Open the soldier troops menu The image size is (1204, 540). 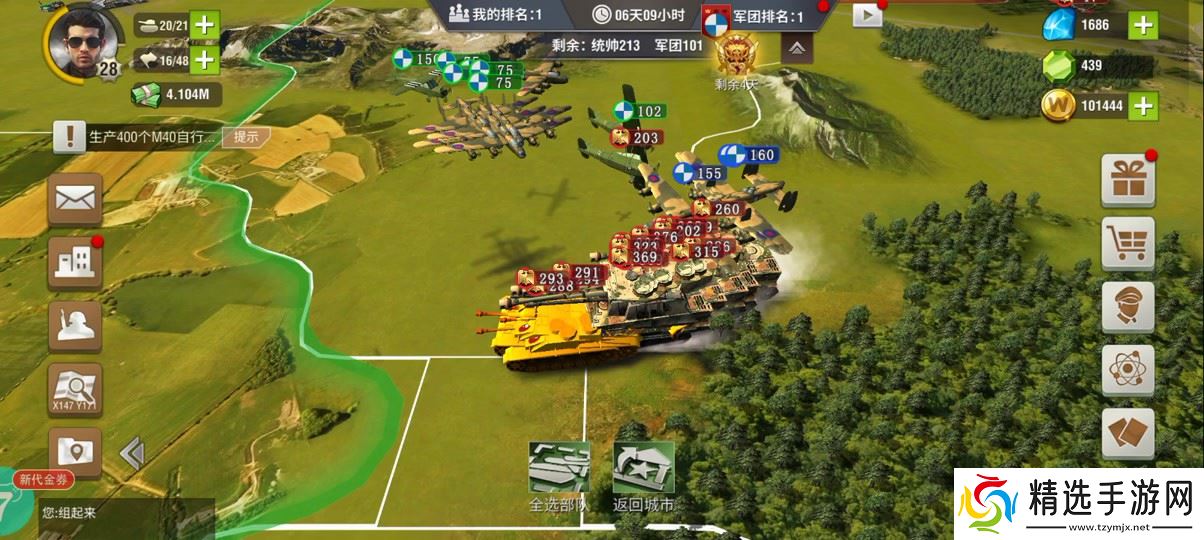[75, 327]
